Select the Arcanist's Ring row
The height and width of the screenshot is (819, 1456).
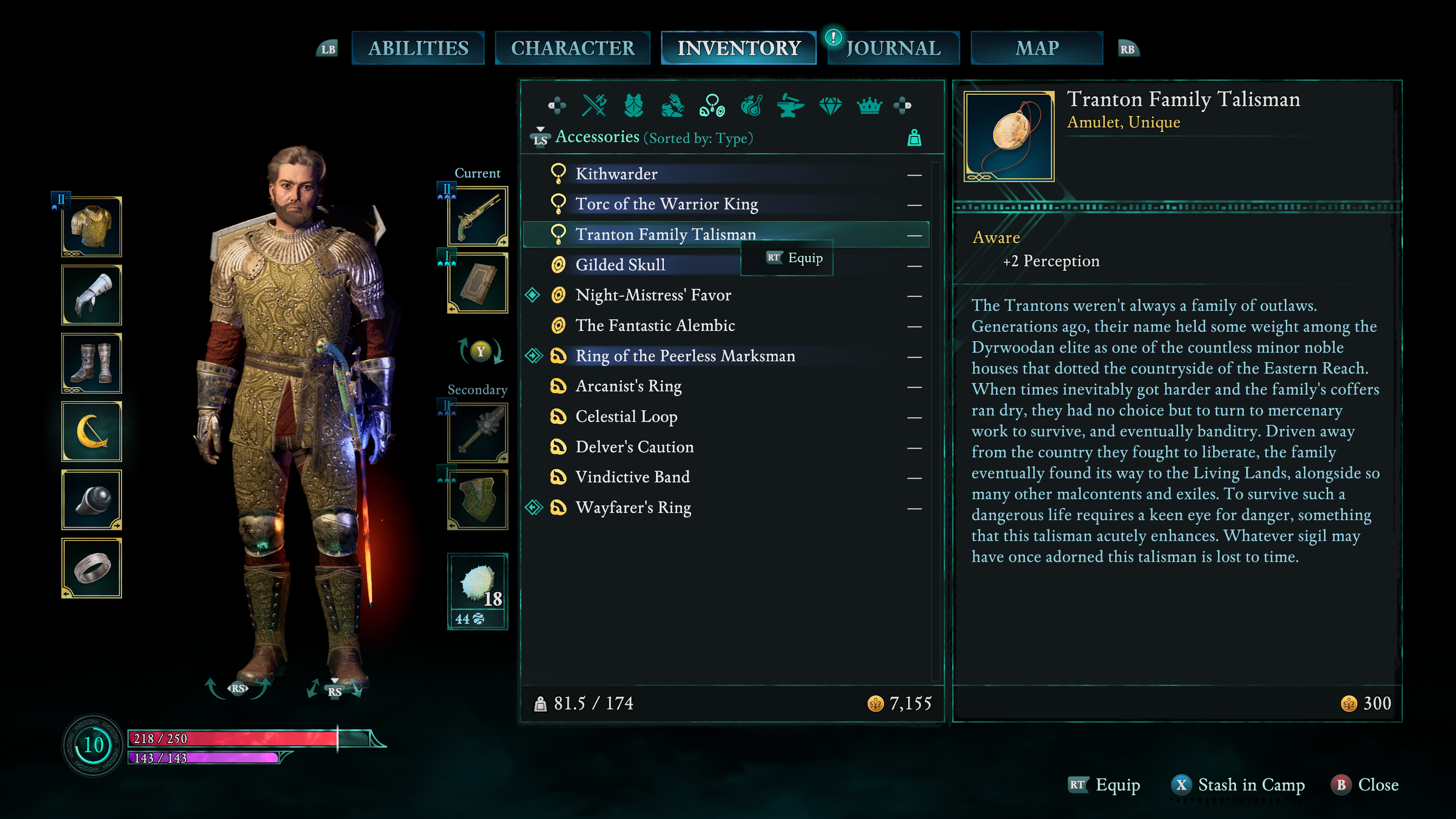pyautogui.click(x=628, y=386)
